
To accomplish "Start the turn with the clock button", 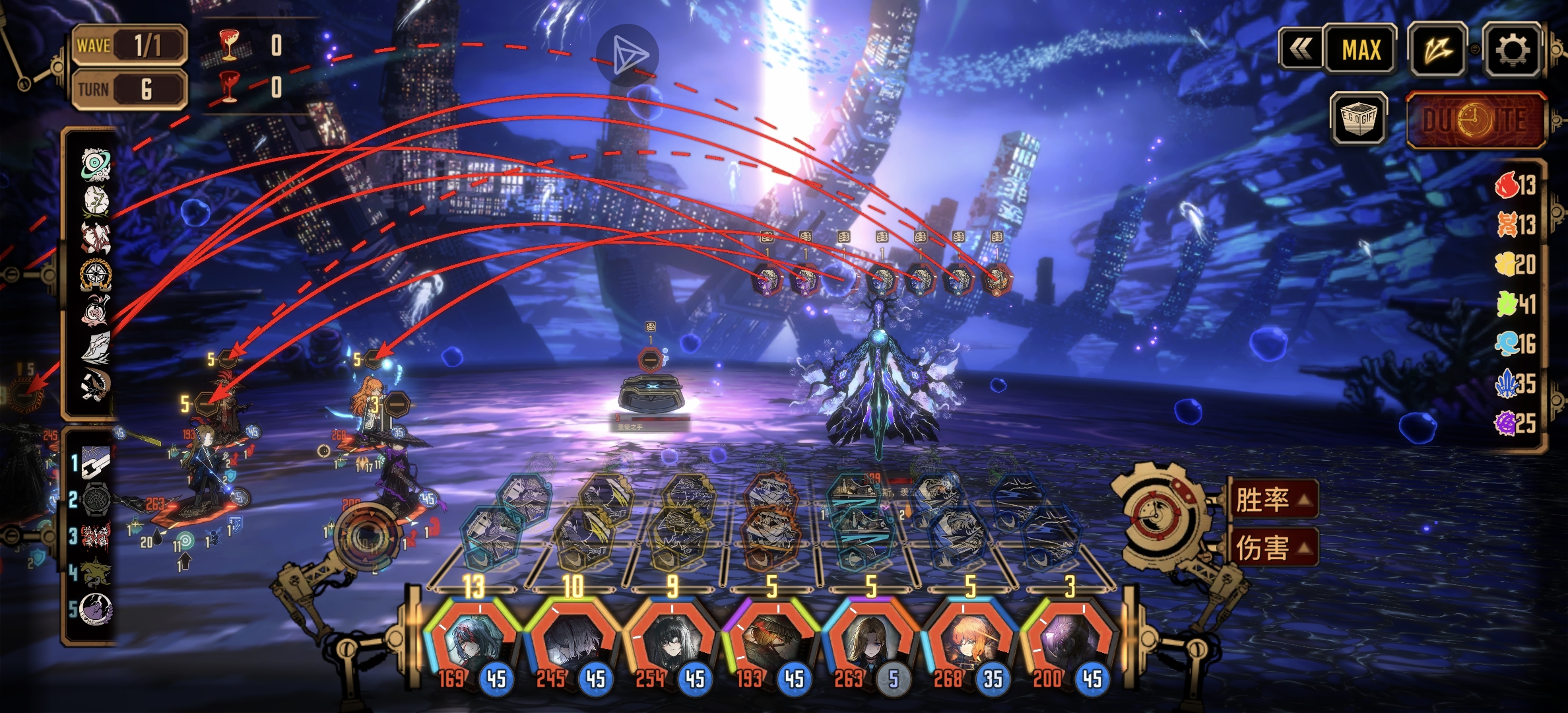I will (1478, 121).
